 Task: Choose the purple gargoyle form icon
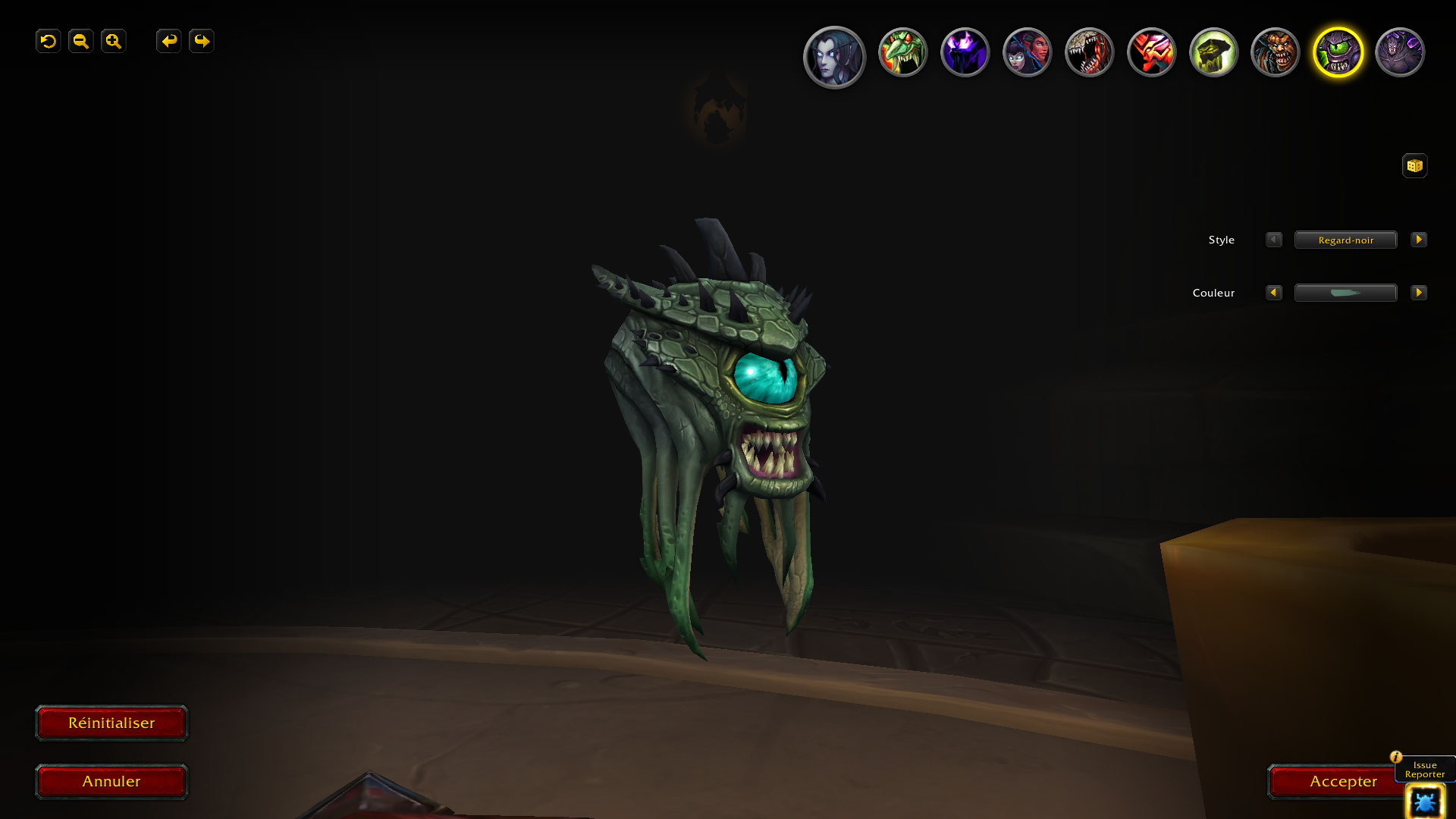1400,52
